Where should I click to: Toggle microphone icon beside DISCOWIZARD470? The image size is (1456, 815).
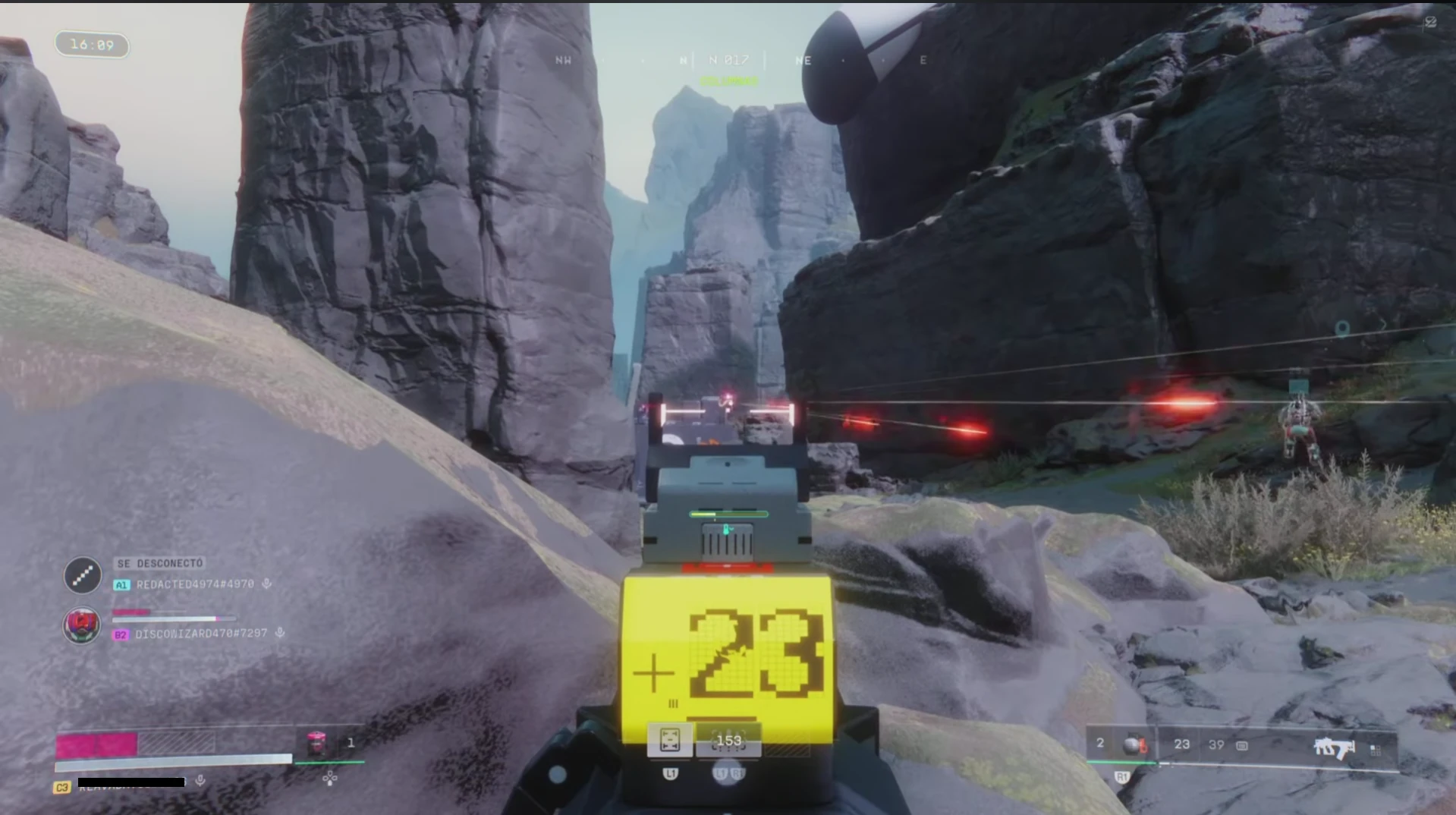tap(280, 633)
